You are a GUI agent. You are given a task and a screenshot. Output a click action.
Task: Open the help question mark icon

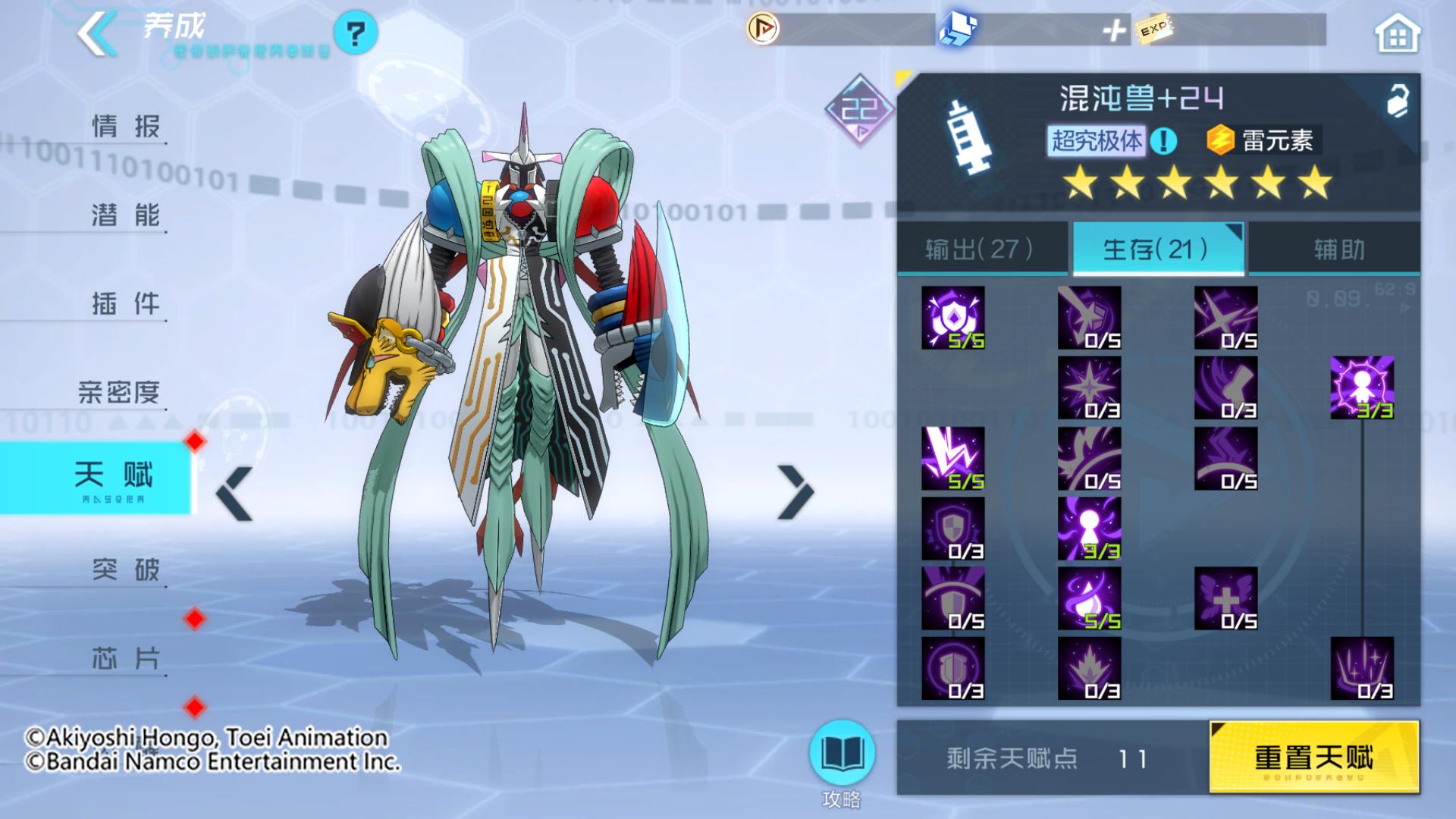pos(357,33)
